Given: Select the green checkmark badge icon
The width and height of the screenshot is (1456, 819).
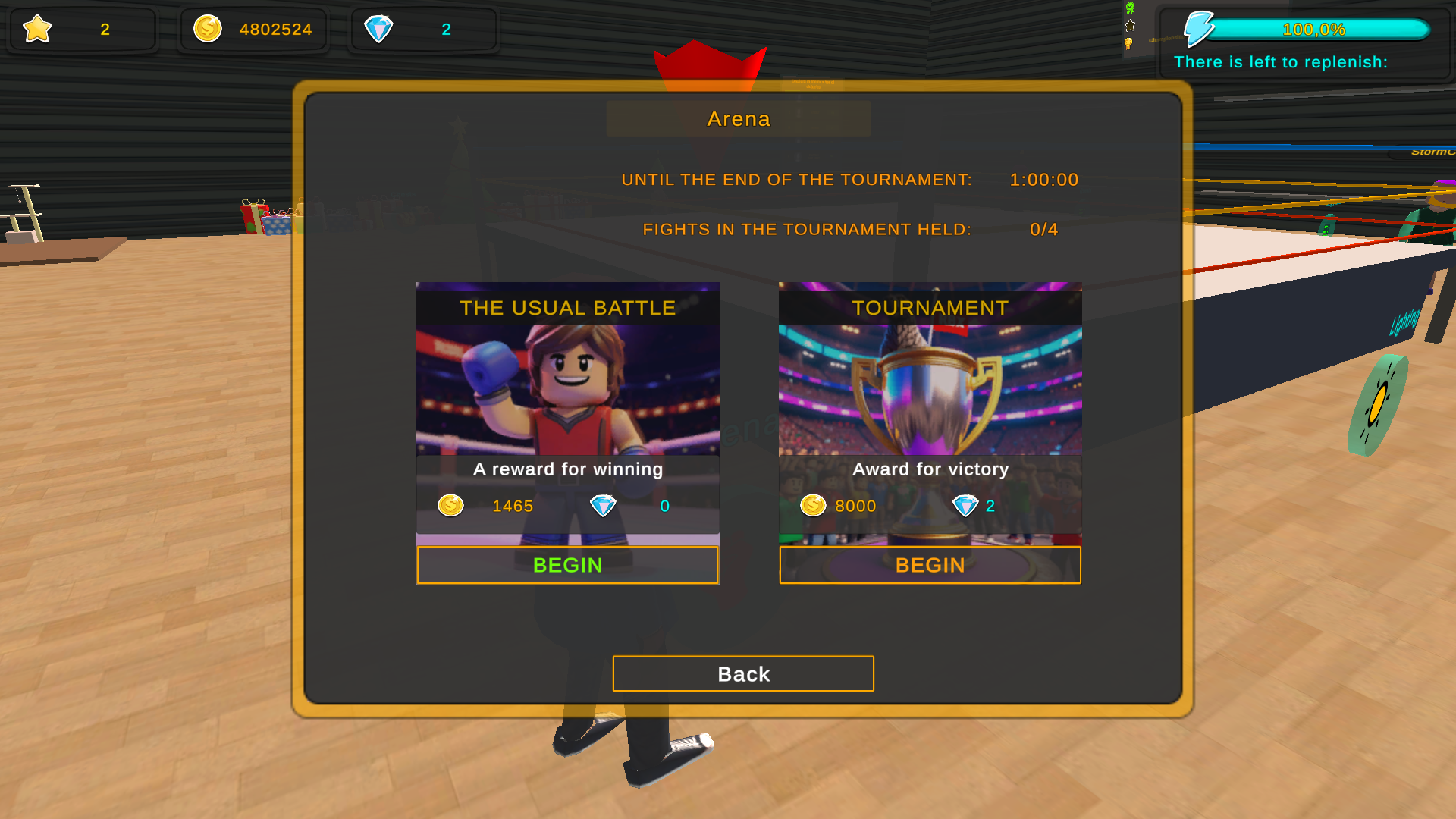Looking at the screenshot, I should 1130,8.
